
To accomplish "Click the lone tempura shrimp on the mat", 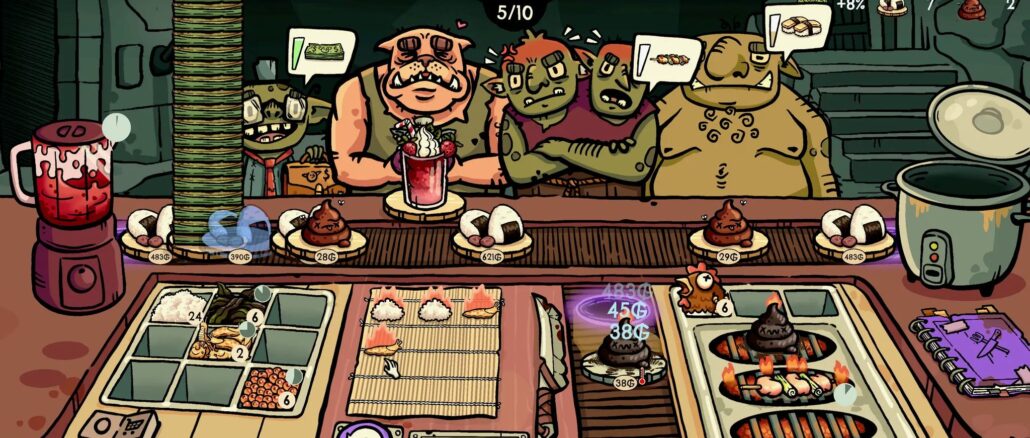I will [x=381, y=345].
